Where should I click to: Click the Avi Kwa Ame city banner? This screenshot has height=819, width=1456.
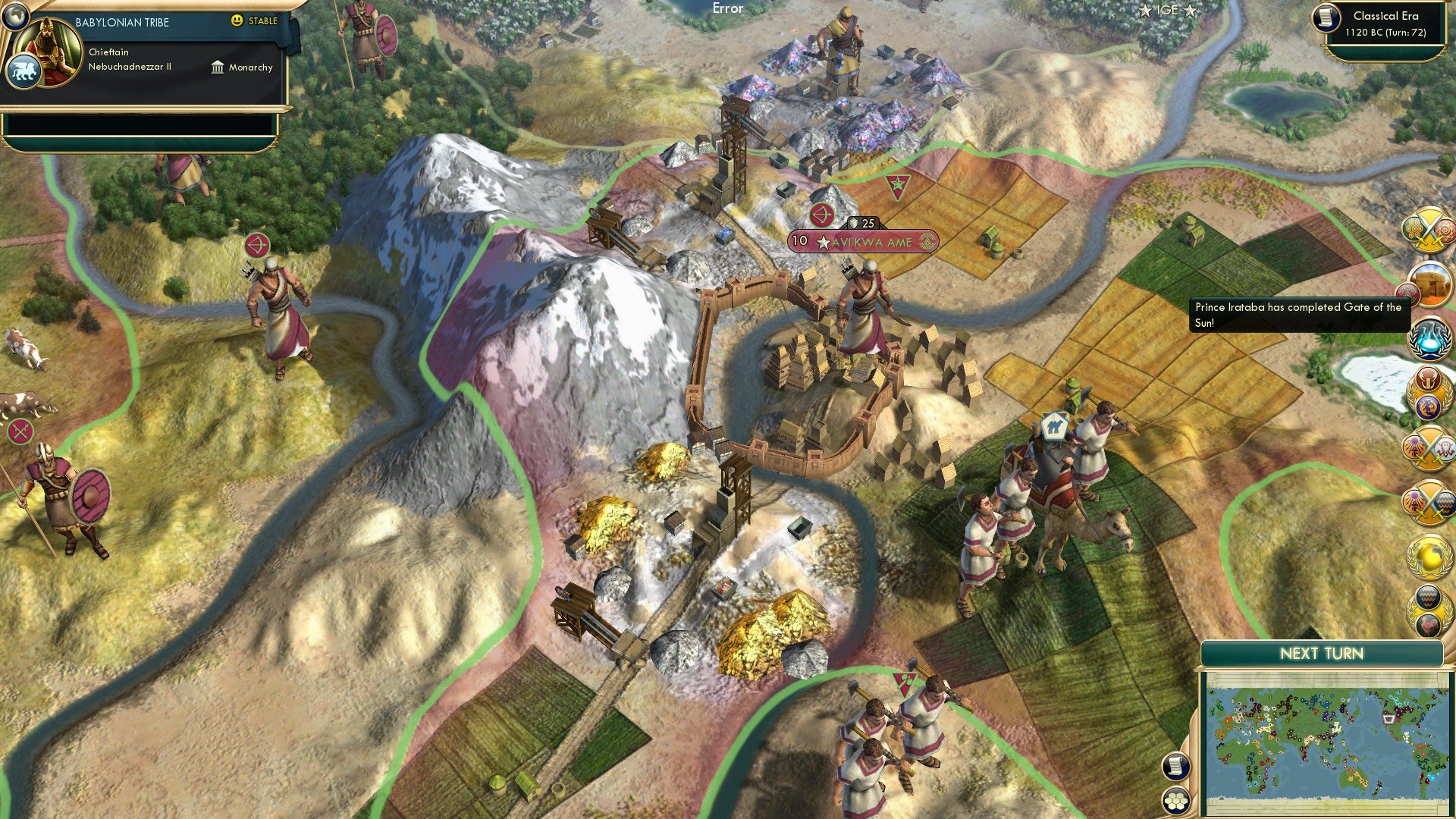point(864,240)
